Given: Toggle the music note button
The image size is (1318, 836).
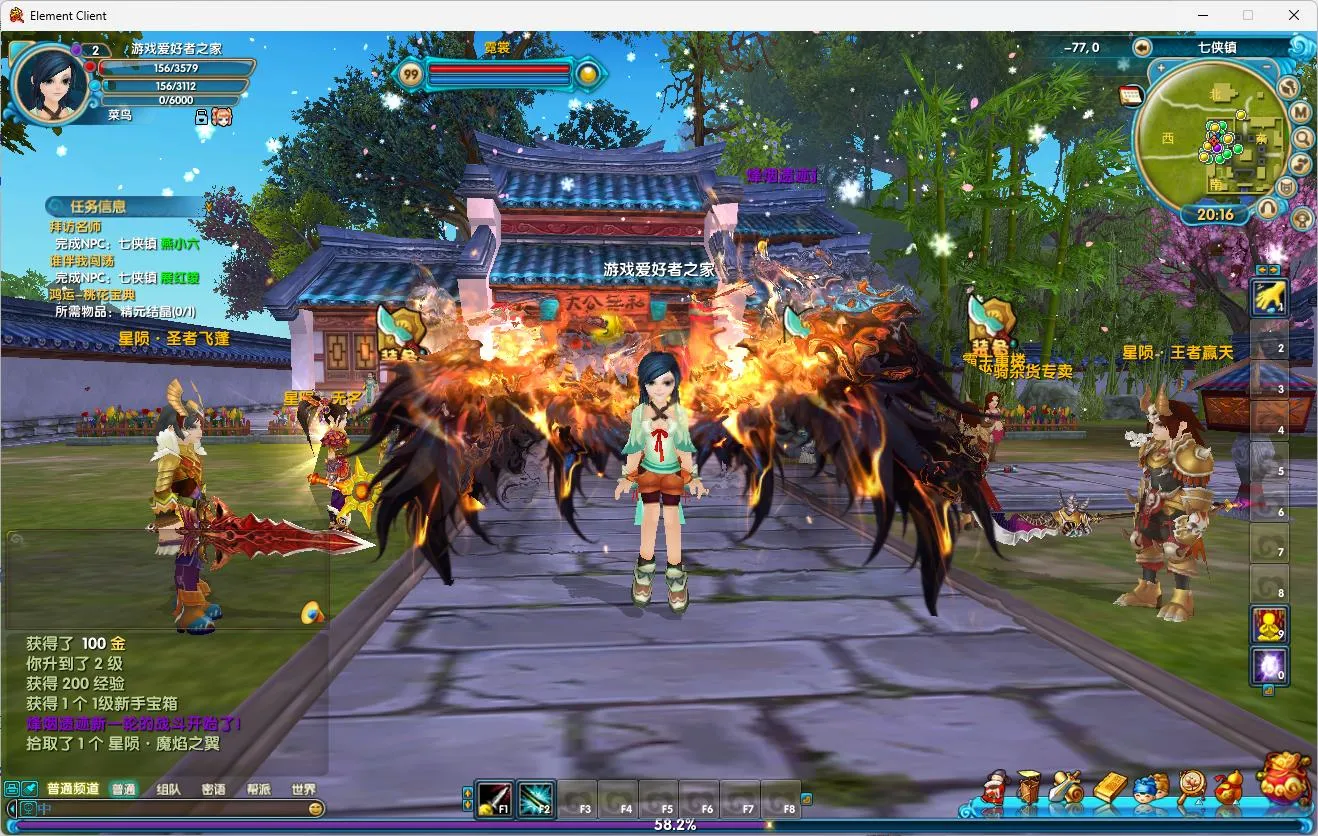Looking at the screenshot, I should coord(1301,163).
